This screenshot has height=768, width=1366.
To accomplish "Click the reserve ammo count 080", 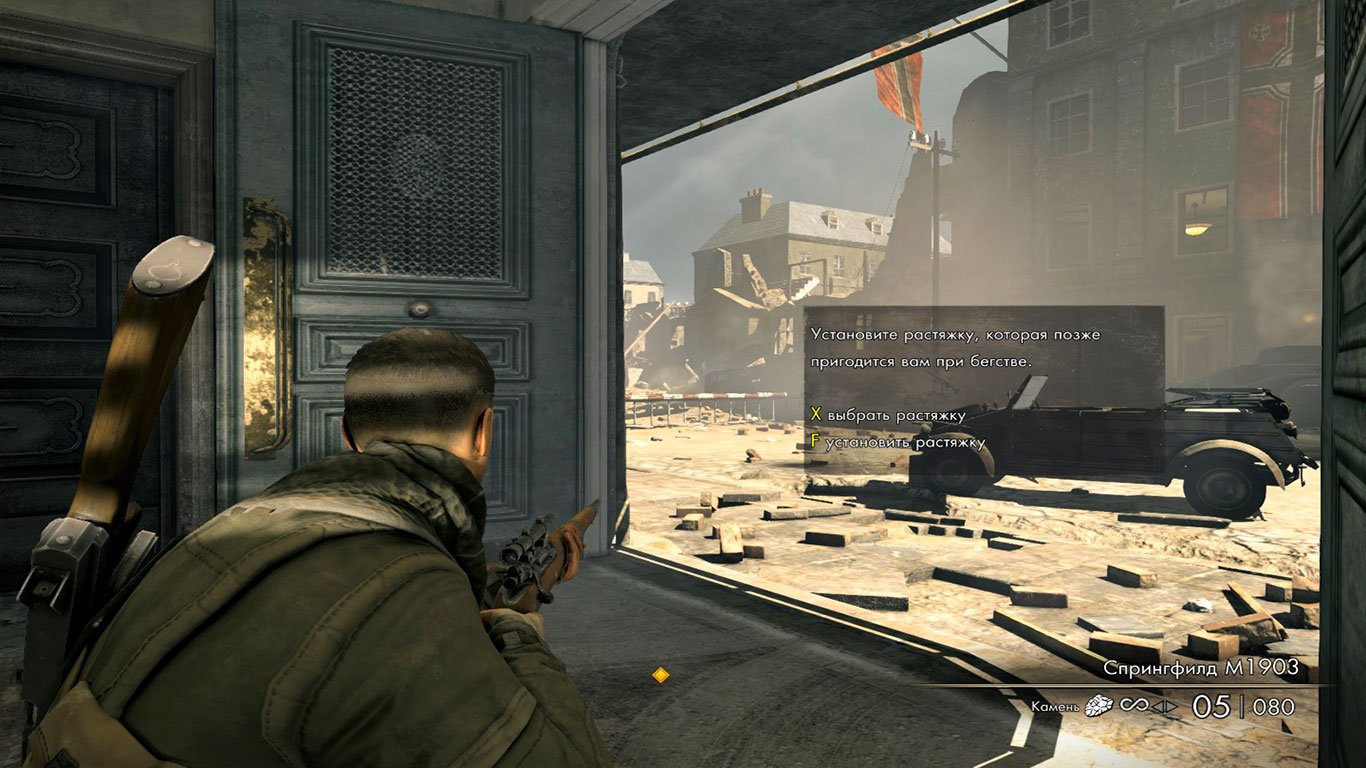I will pyautogui.click(x=1272, y=706).
